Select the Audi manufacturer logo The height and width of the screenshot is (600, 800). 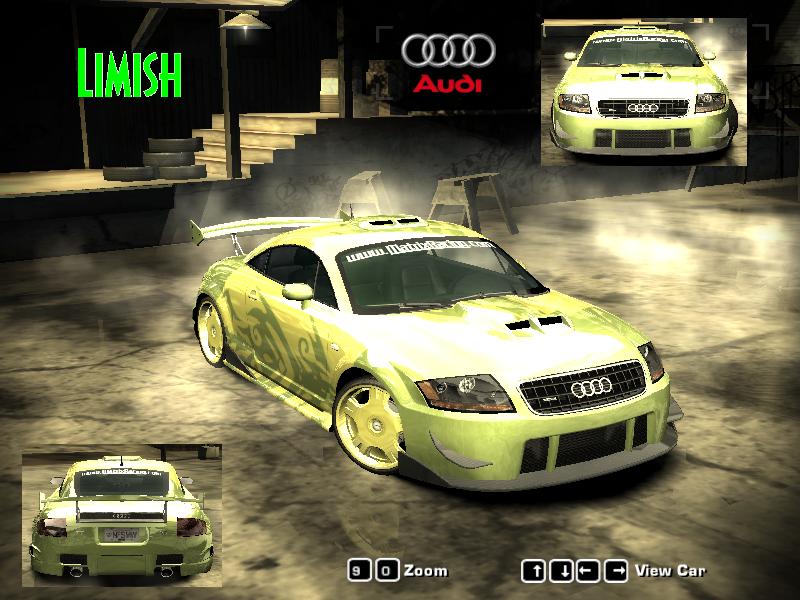coord(448,62)
